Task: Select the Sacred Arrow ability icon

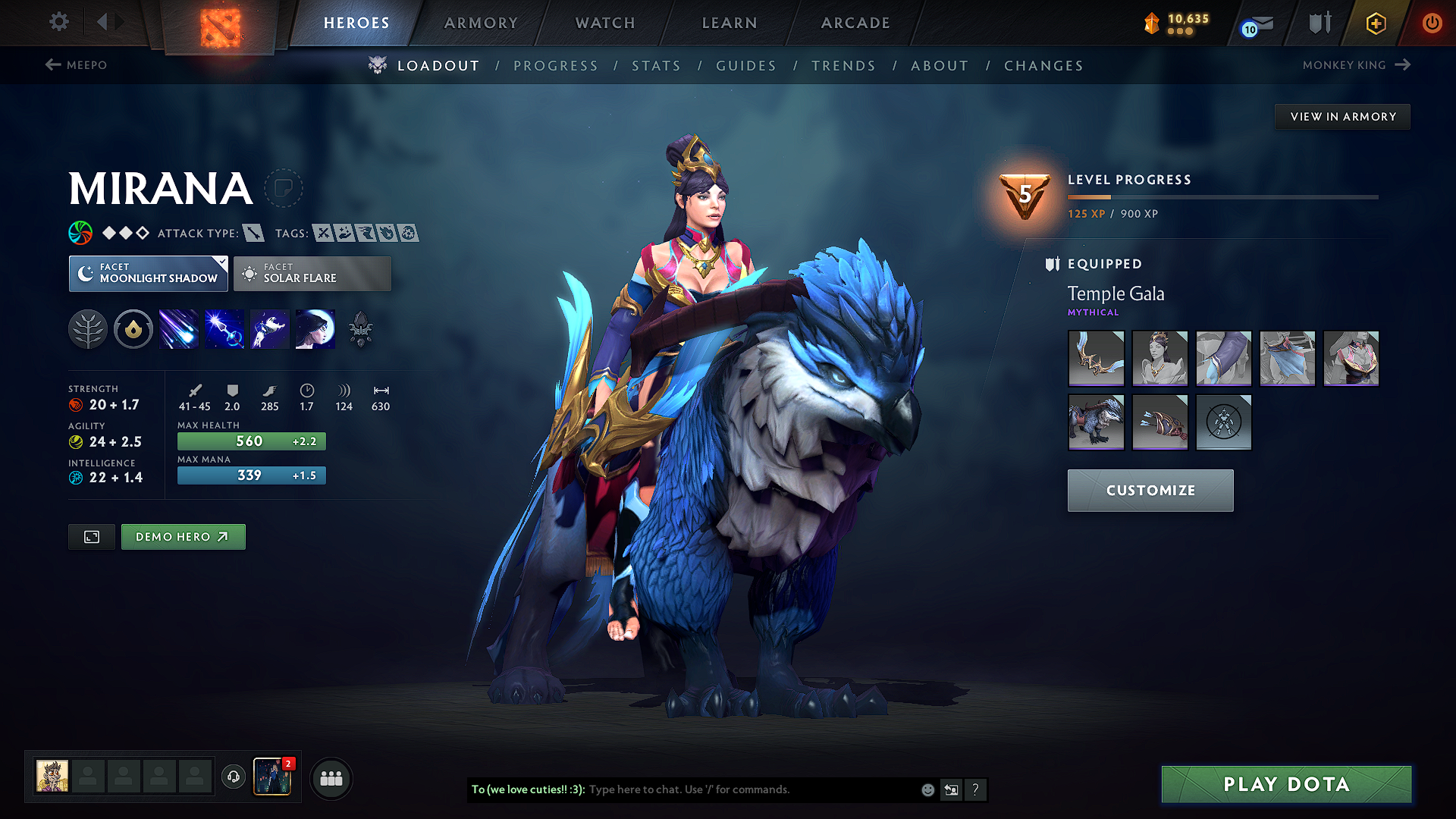Action: click(224, 328)
